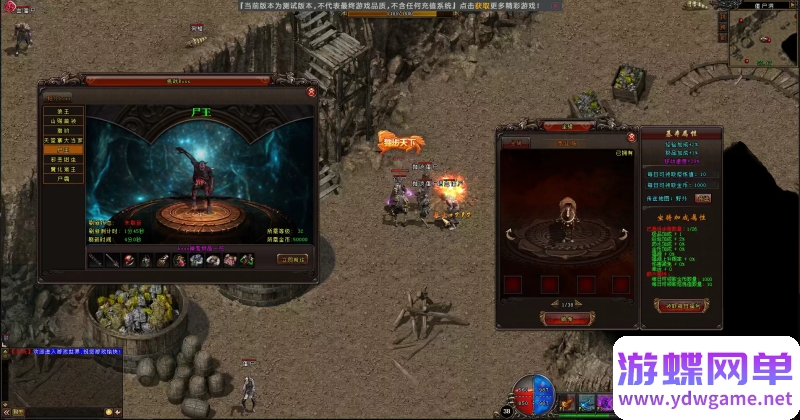The image size is (800, 420).
Task: Choose 天堂寨大当家 from the boss list
Action: [x=63, y=139]
